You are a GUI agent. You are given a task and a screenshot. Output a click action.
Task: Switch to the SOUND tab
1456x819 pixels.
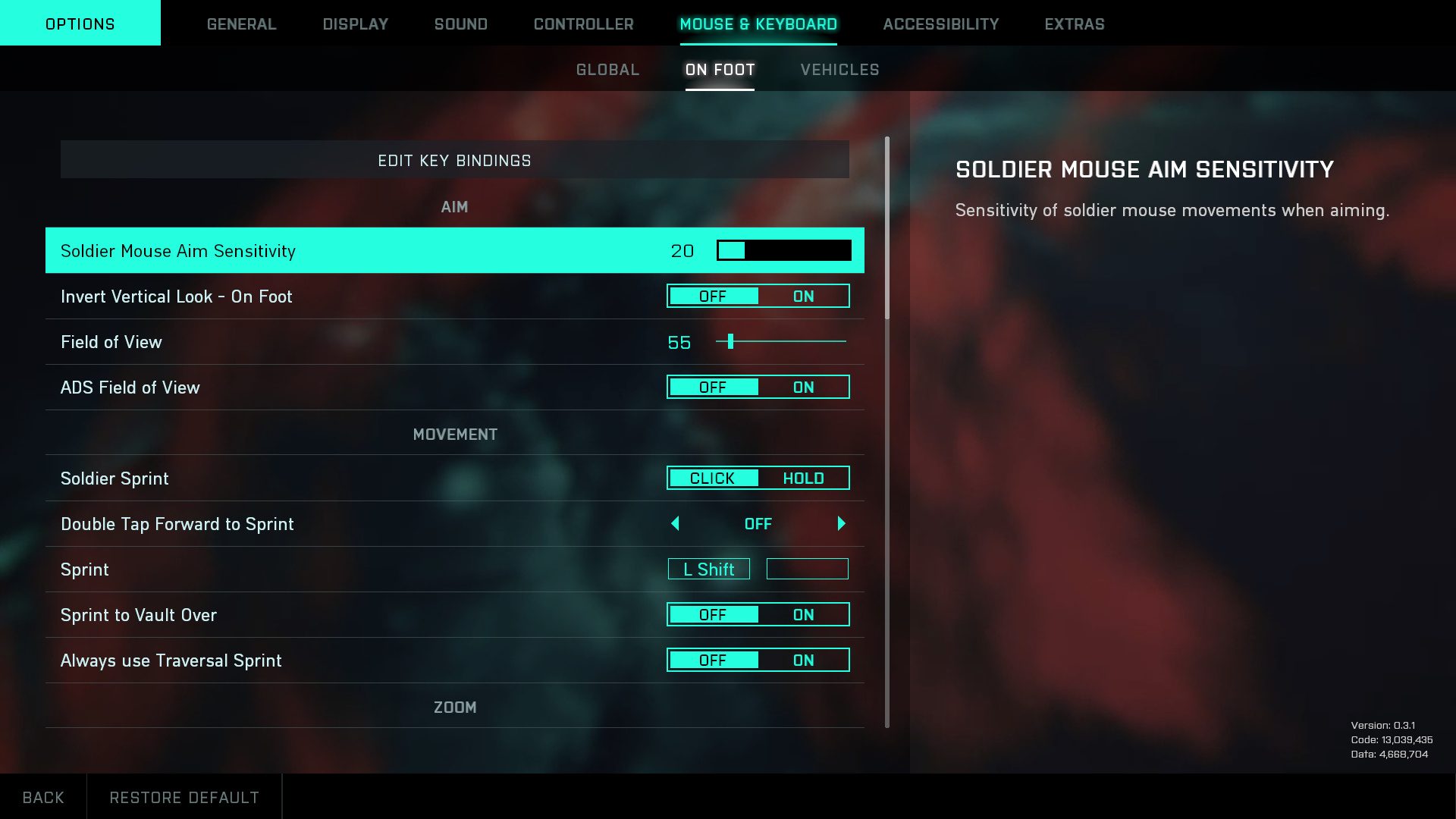460,24
